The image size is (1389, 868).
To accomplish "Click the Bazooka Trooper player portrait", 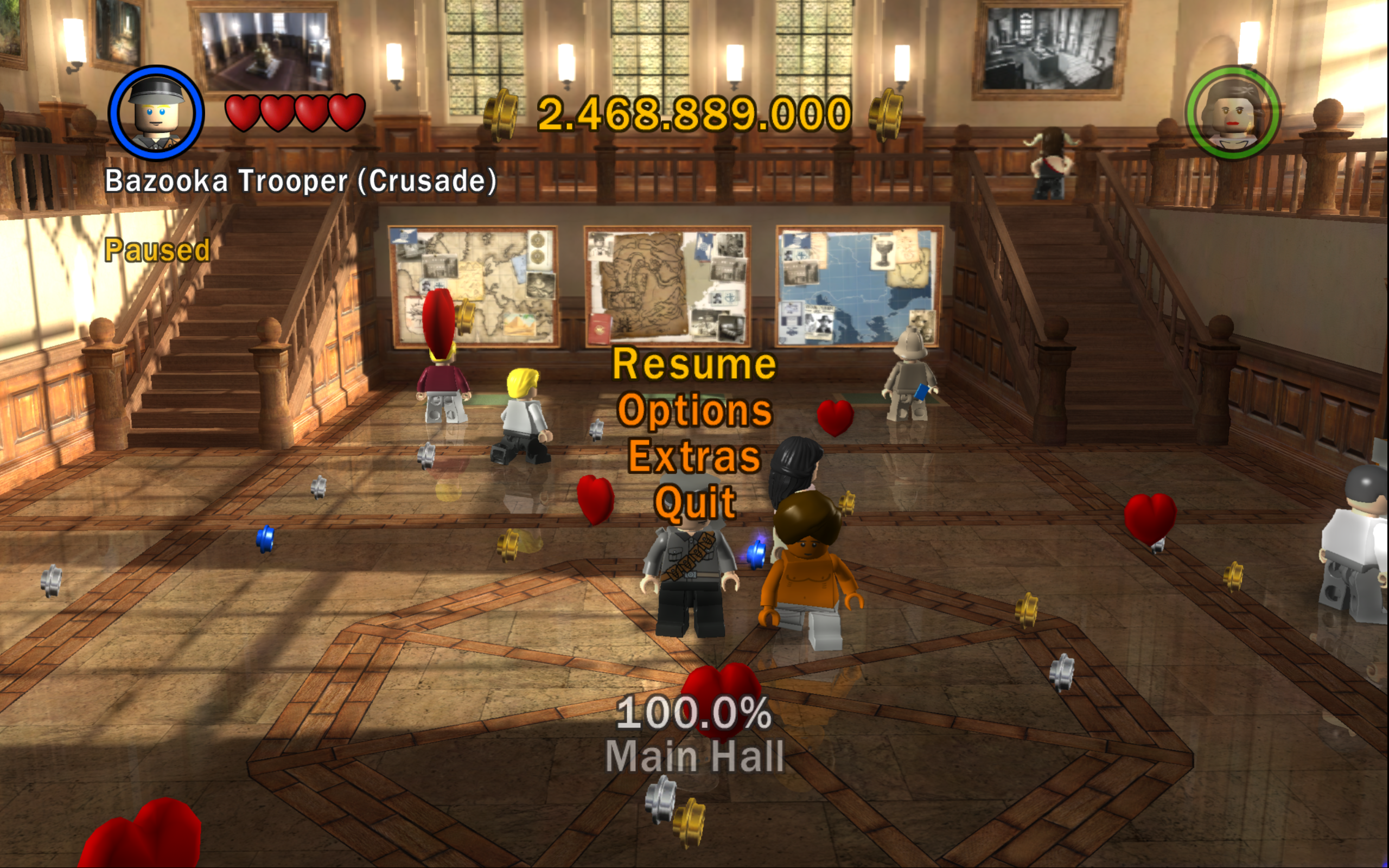I will click(156, 112).
